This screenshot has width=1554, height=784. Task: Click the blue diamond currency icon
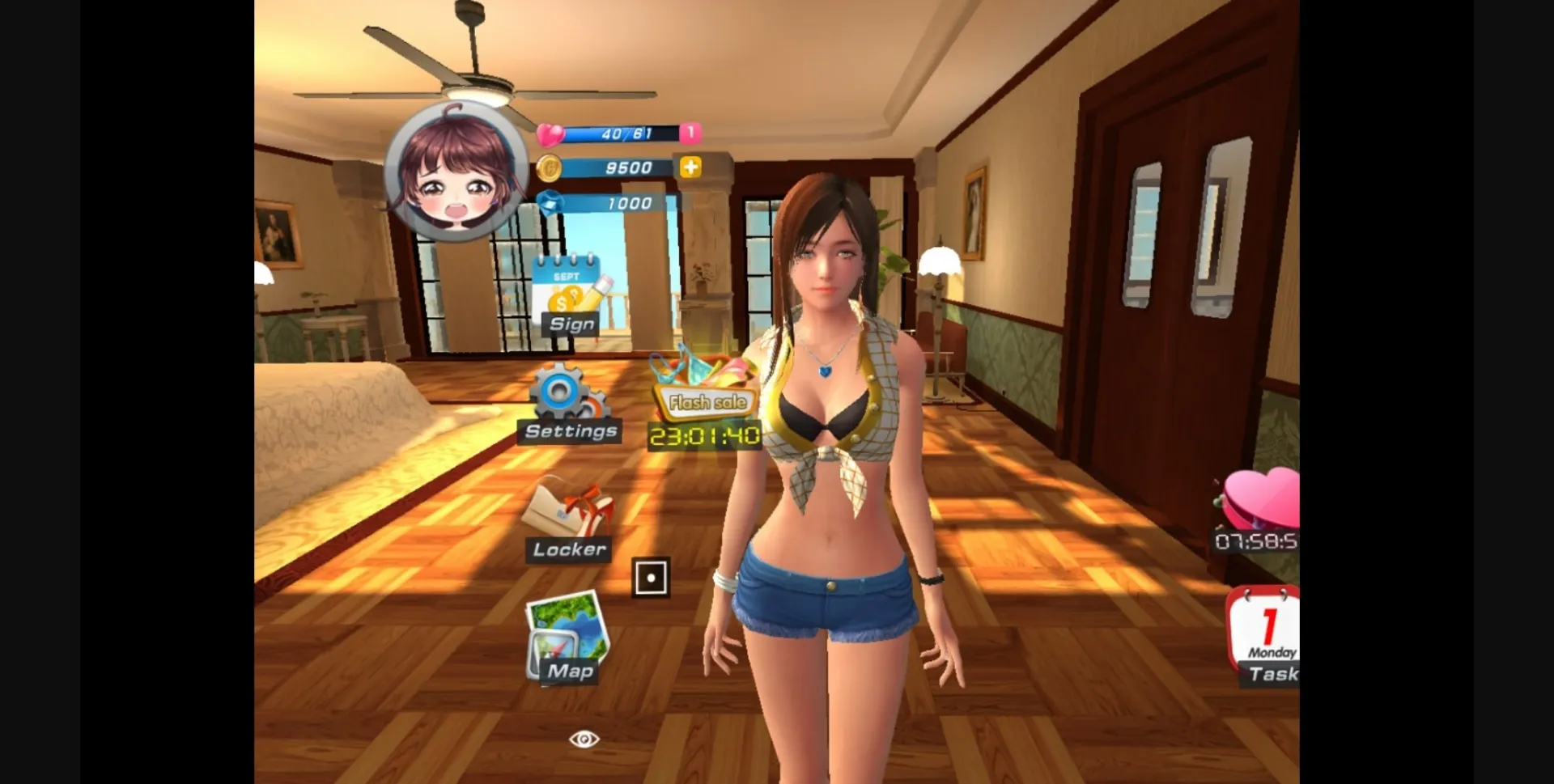pyautogui.click(x=550, y=204)
